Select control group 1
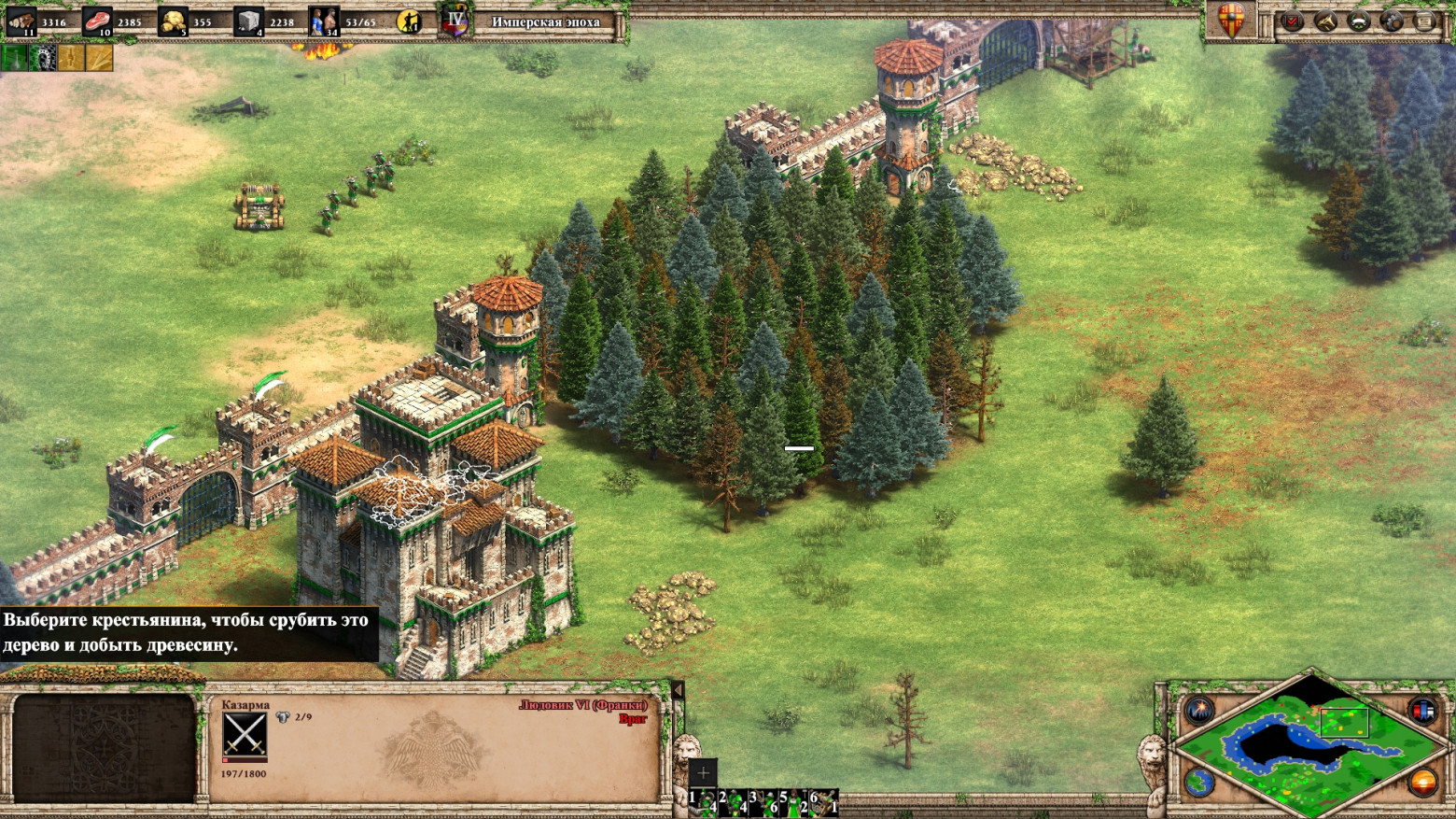Screen dimensions: 1456x819 tap(702, 803)
